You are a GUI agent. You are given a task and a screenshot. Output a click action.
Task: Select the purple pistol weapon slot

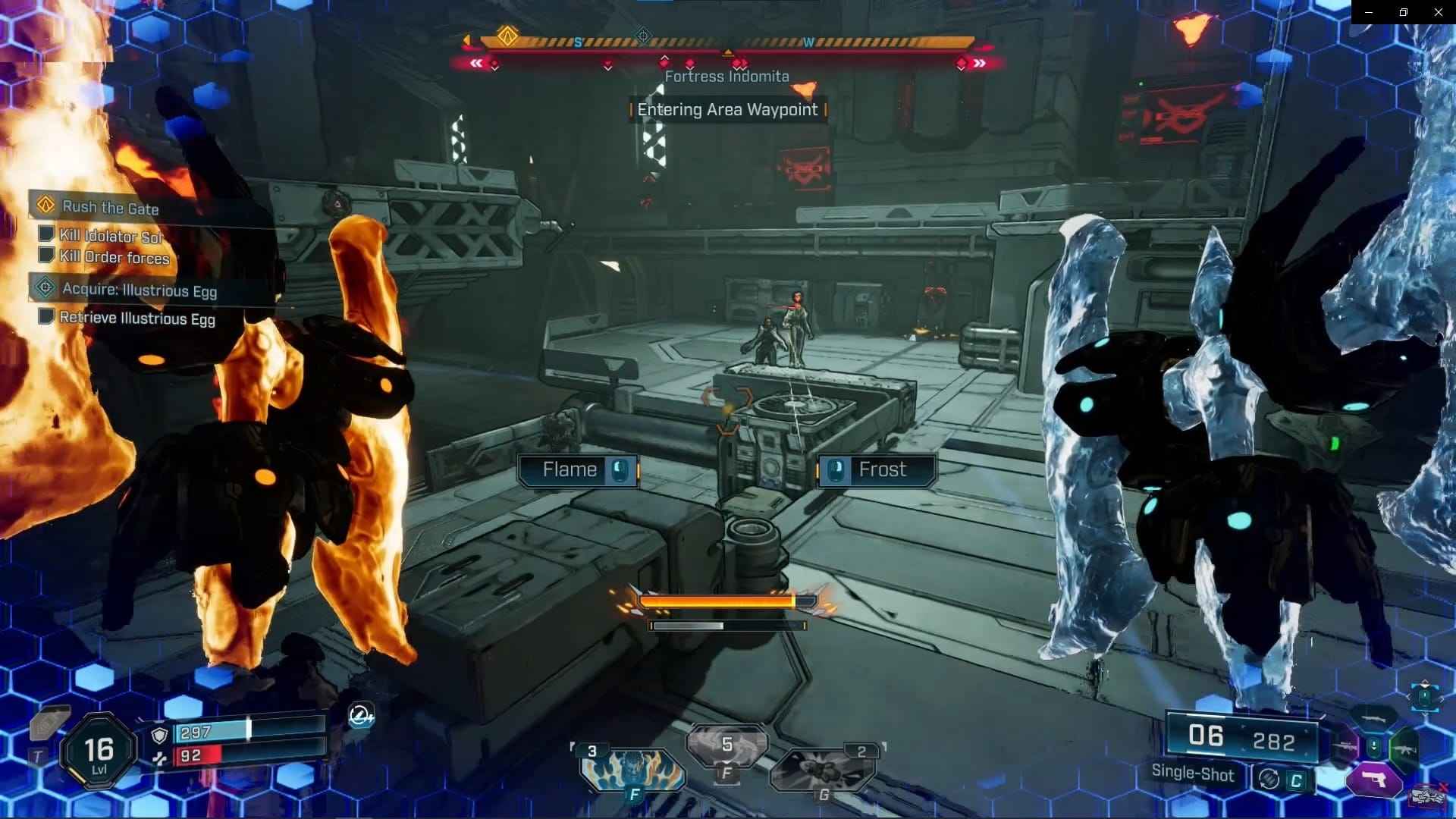(x=1373, y=779)
